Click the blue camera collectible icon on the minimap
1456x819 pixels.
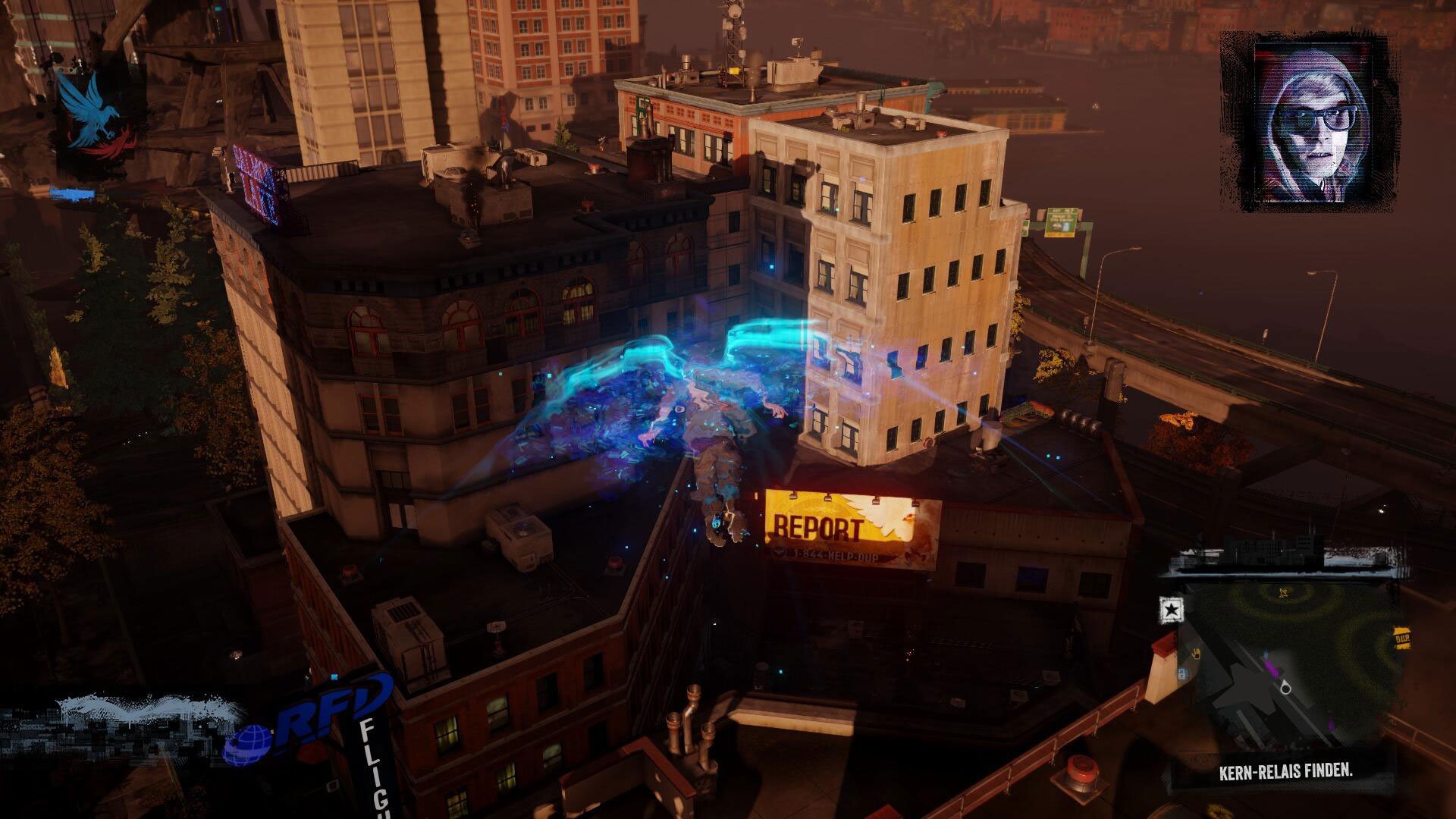coord(1181,673)
